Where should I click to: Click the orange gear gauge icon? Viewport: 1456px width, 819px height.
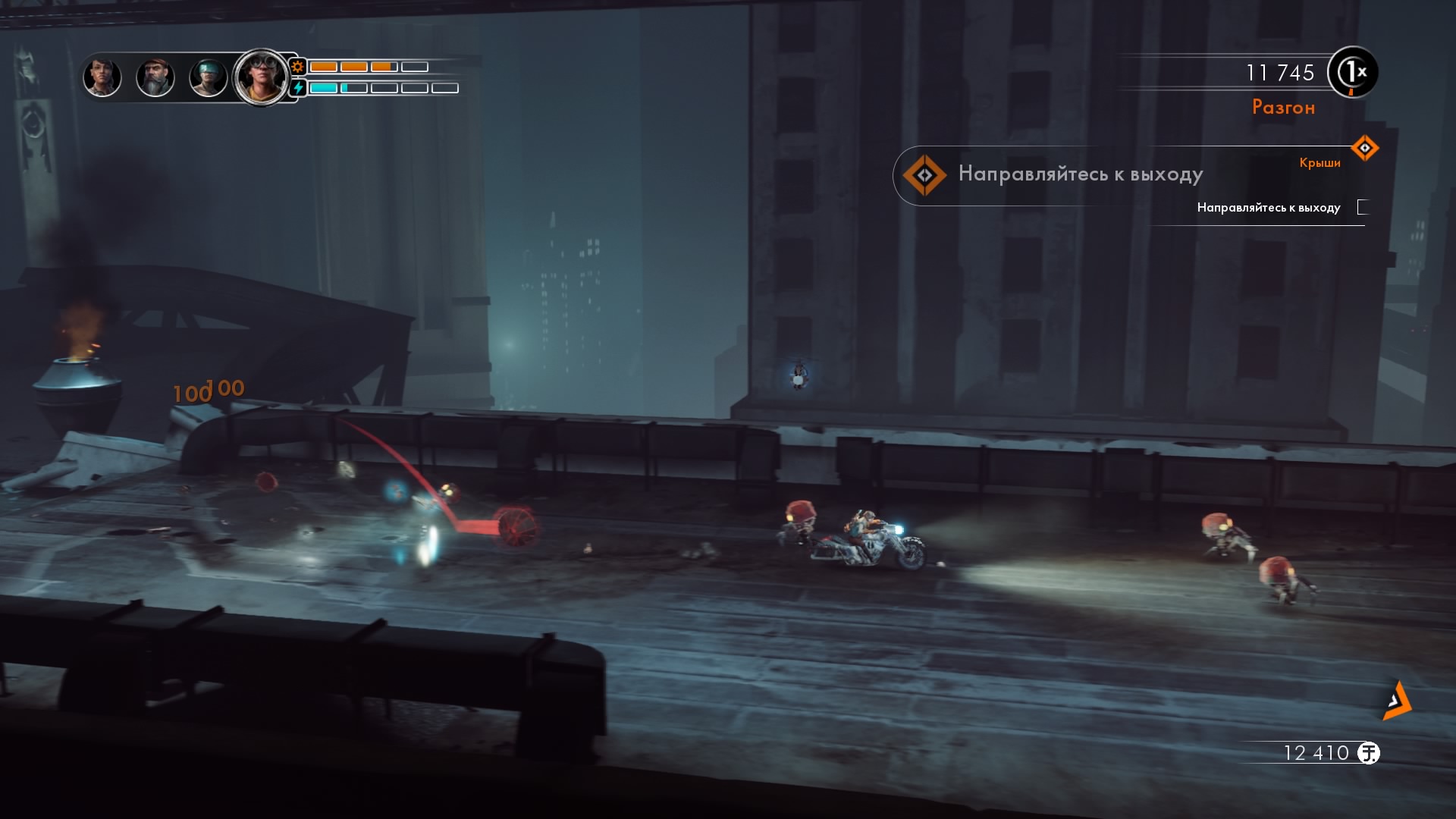(x=298, y=67)
